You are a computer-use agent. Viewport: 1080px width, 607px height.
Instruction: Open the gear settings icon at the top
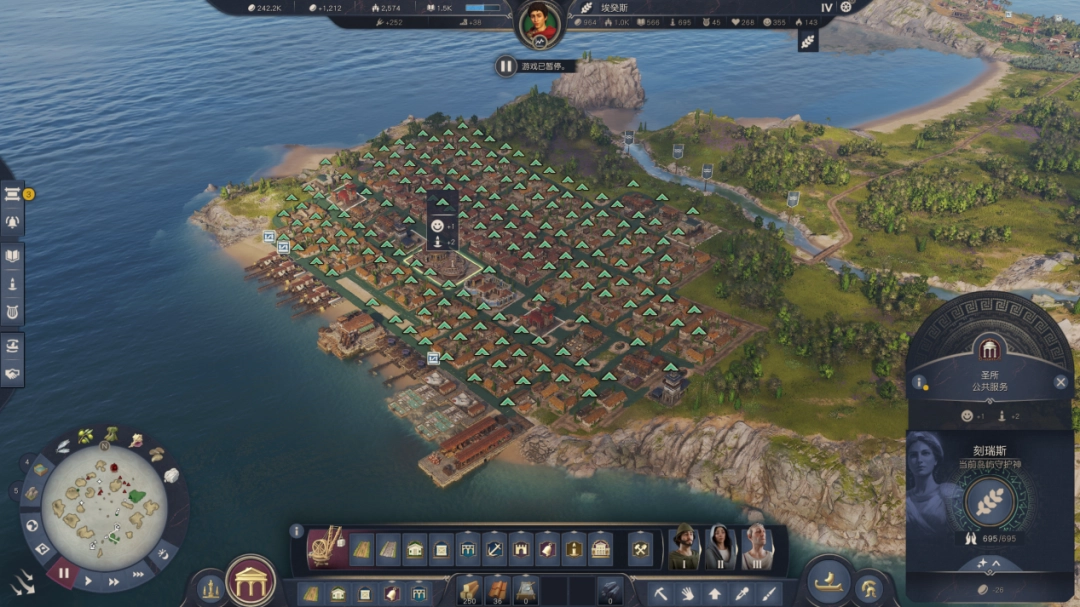(x=846, y=7)
